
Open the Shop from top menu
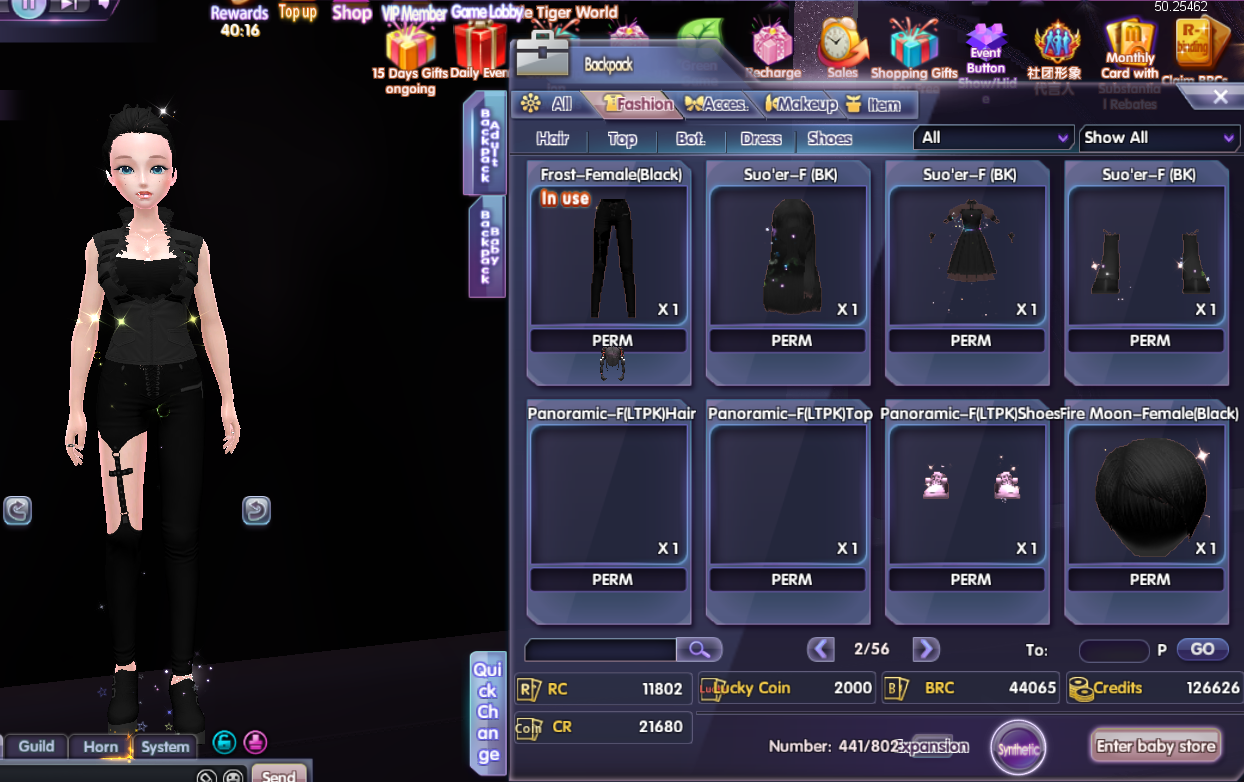click(352, 13)
